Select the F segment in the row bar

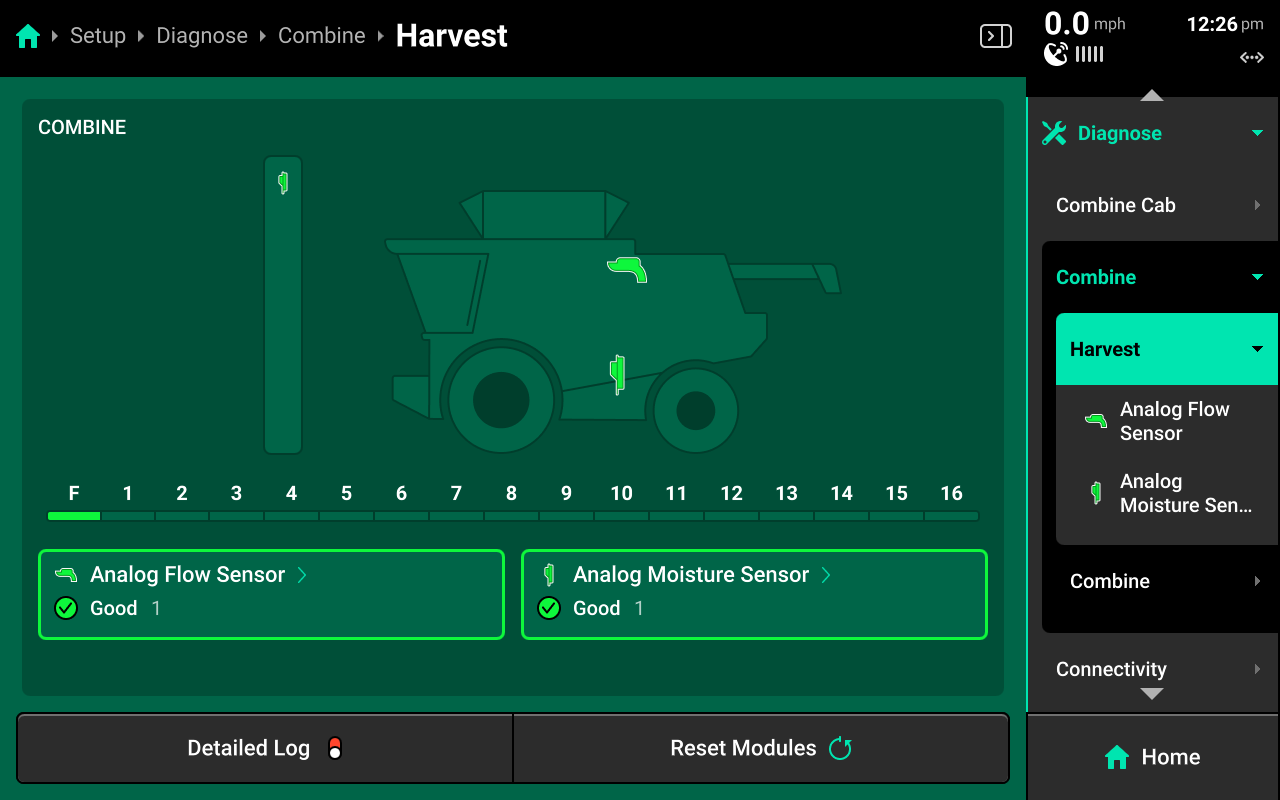(x=74, y=515)
